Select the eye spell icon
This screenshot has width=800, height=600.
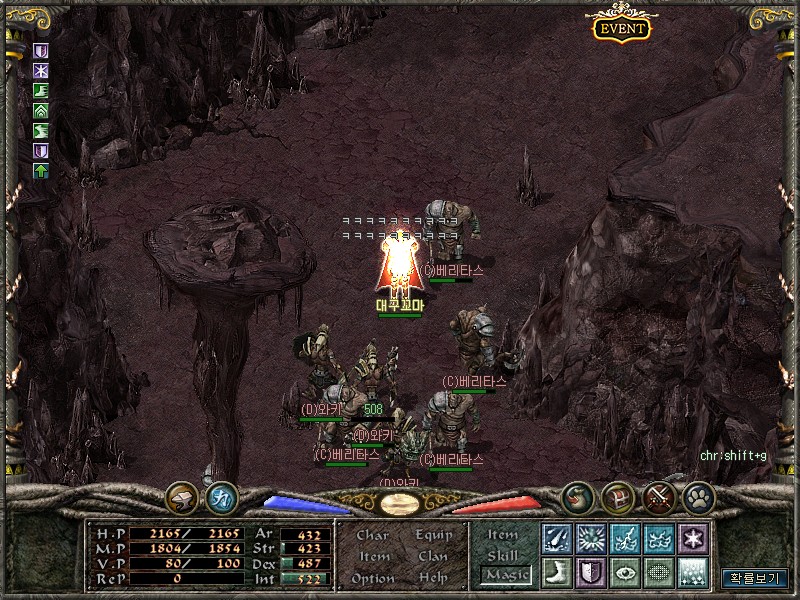tap(625, 572)
